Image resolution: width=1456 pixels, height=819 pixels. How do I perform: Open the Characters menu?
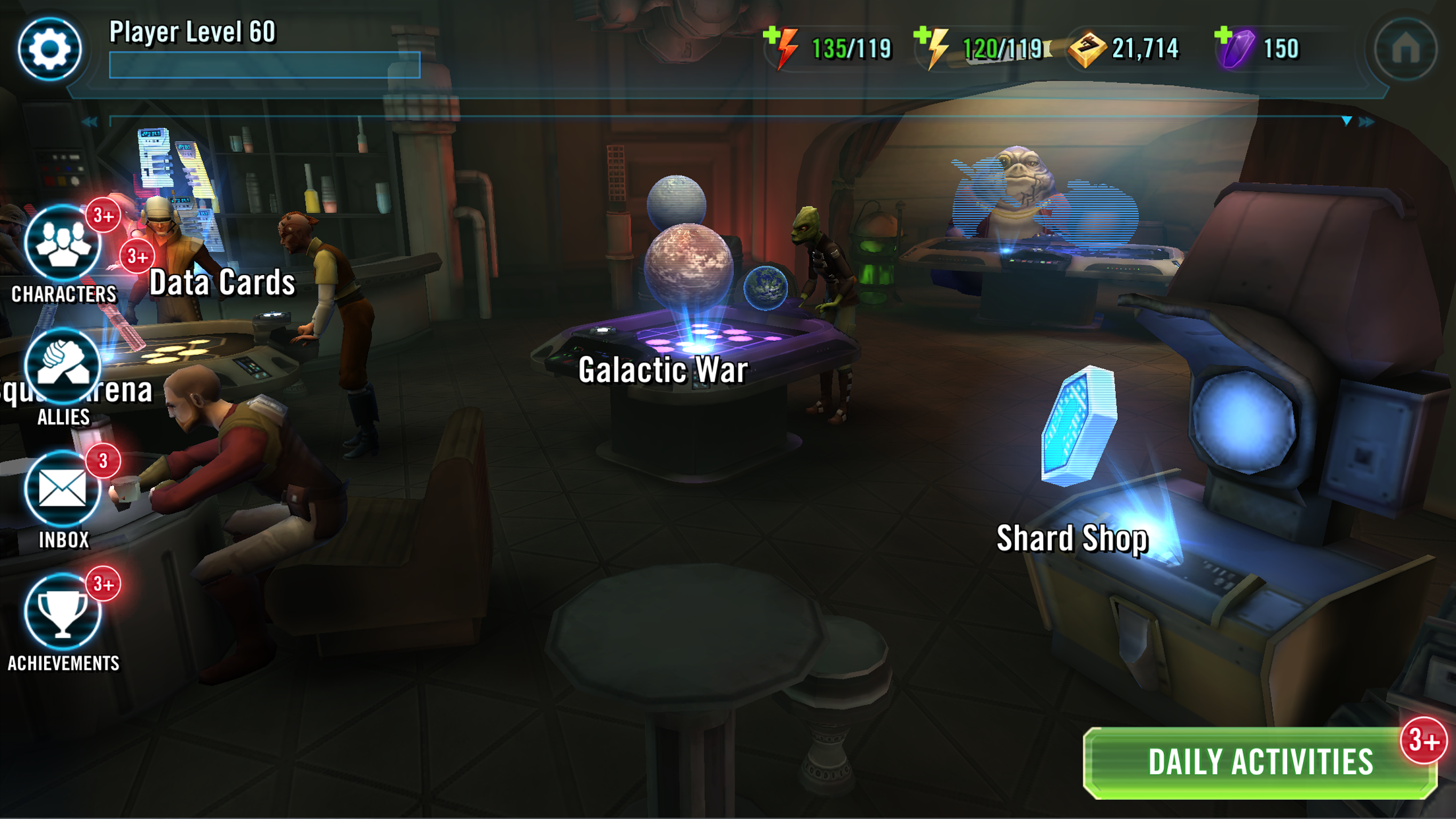coord(63,245)
